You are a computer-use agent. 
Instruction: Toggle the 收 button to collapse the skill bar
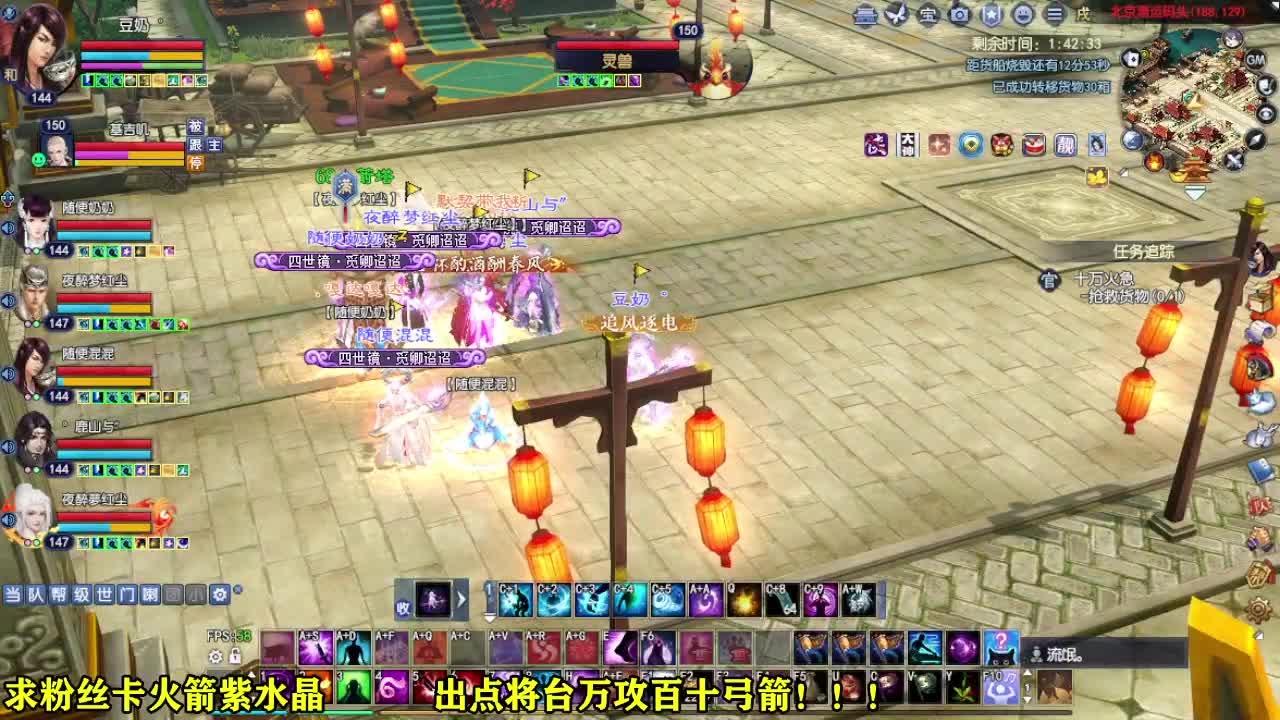pos(404,604)
